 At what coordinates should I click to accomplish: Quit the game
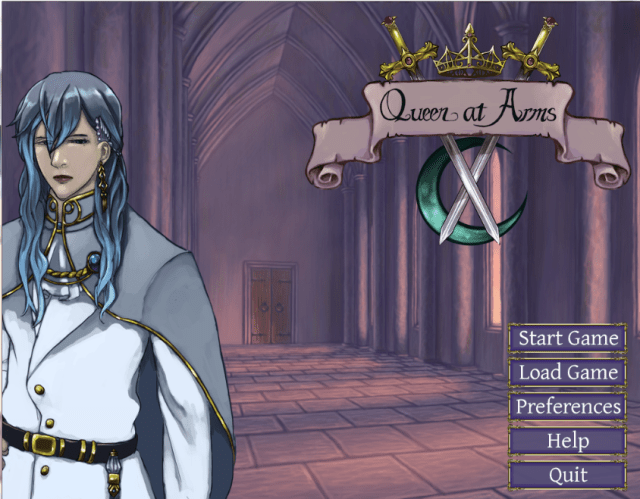tap(568, 475)
